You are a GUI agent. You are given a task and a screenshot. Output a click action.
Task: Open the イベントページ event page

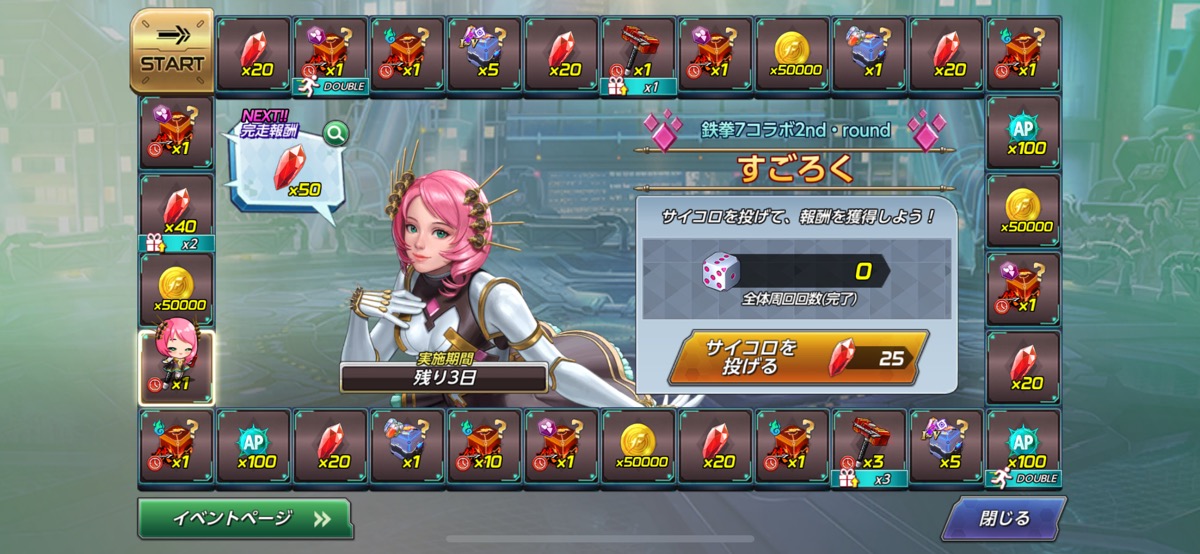point(245,519)
